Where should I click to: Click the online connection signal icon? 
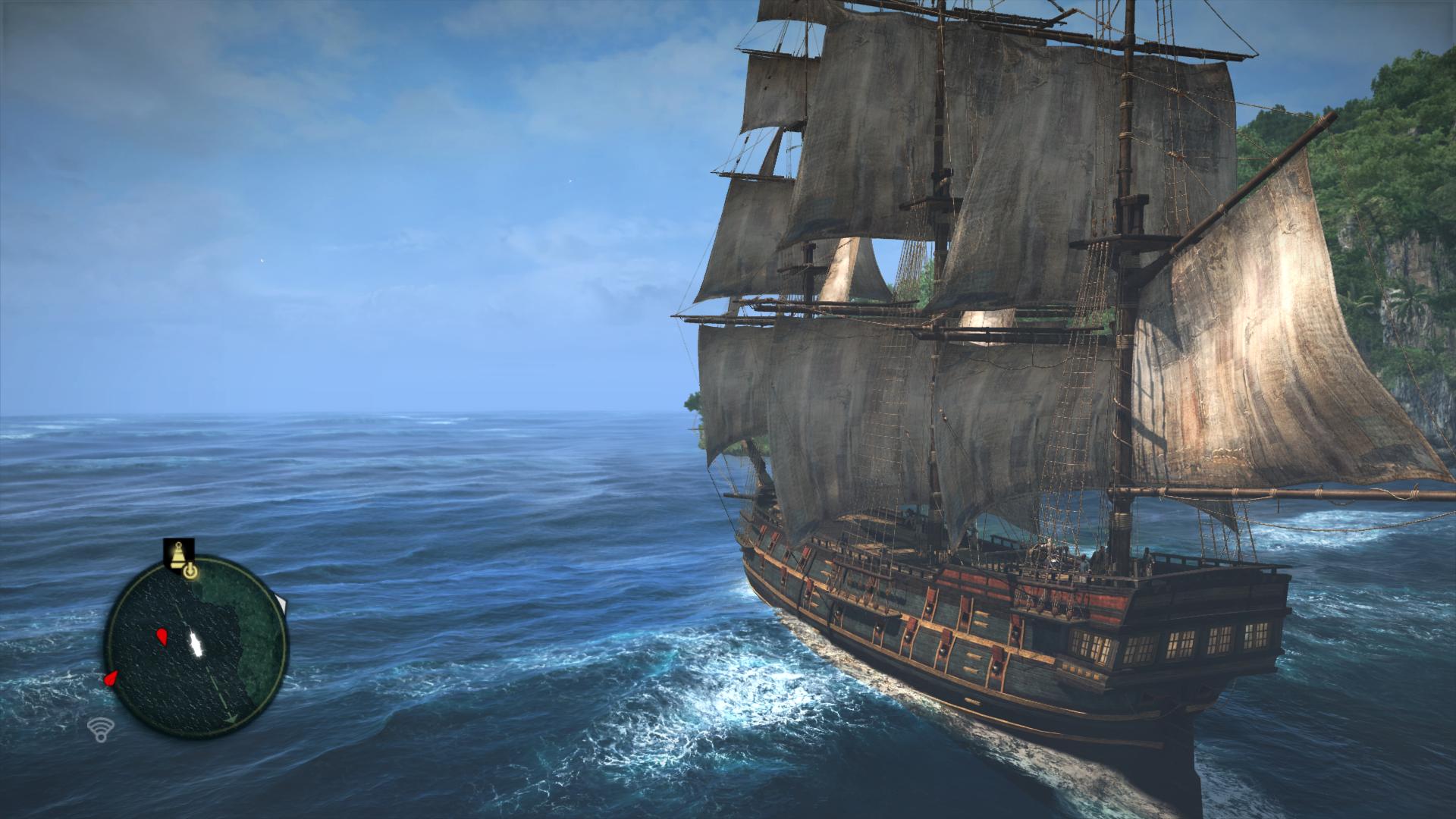[x=98, y=730]
